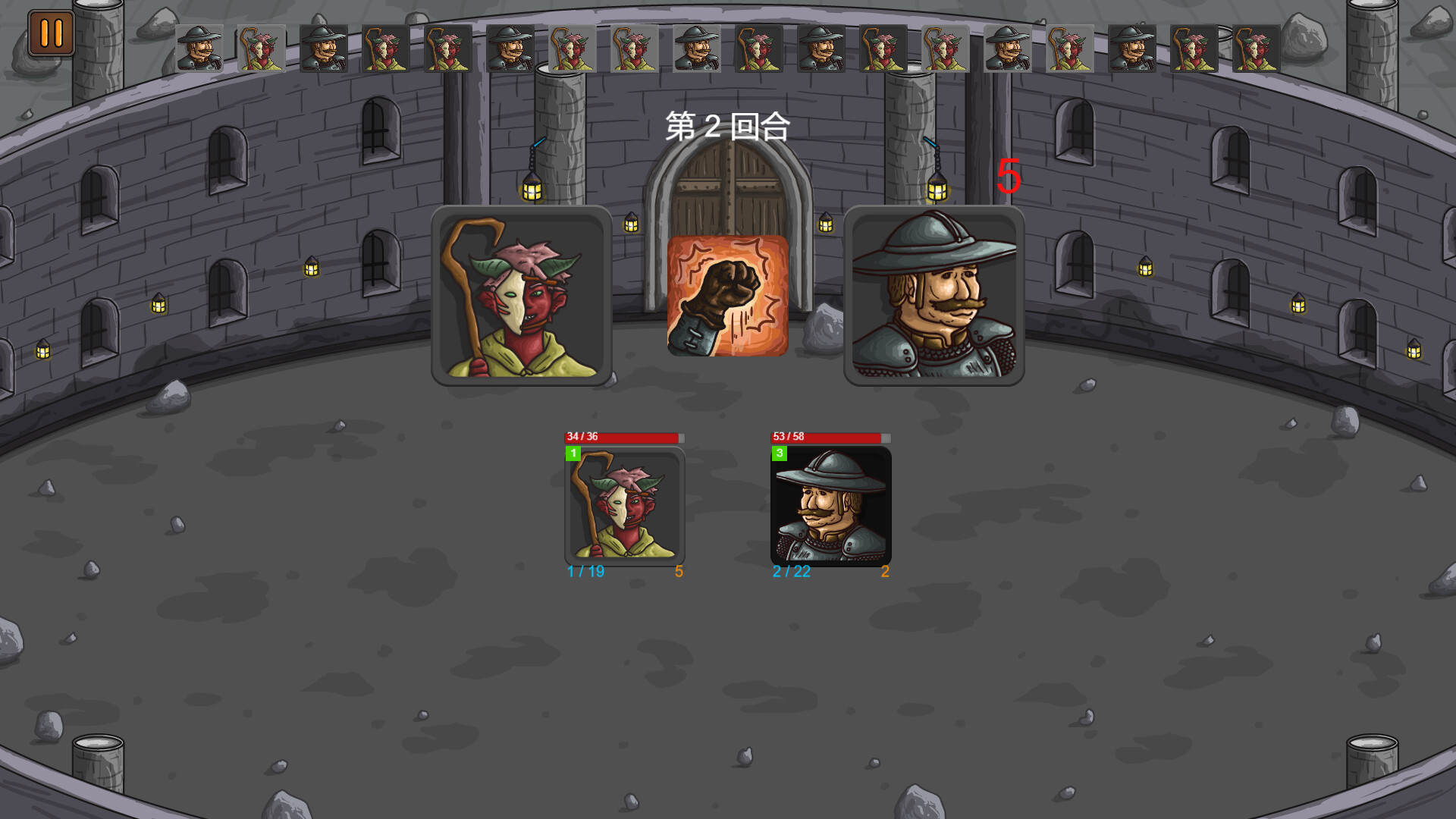
Task: Click the goblin shaman battle card in the arena
Action: pyautogui.click(x=624, y=507)
